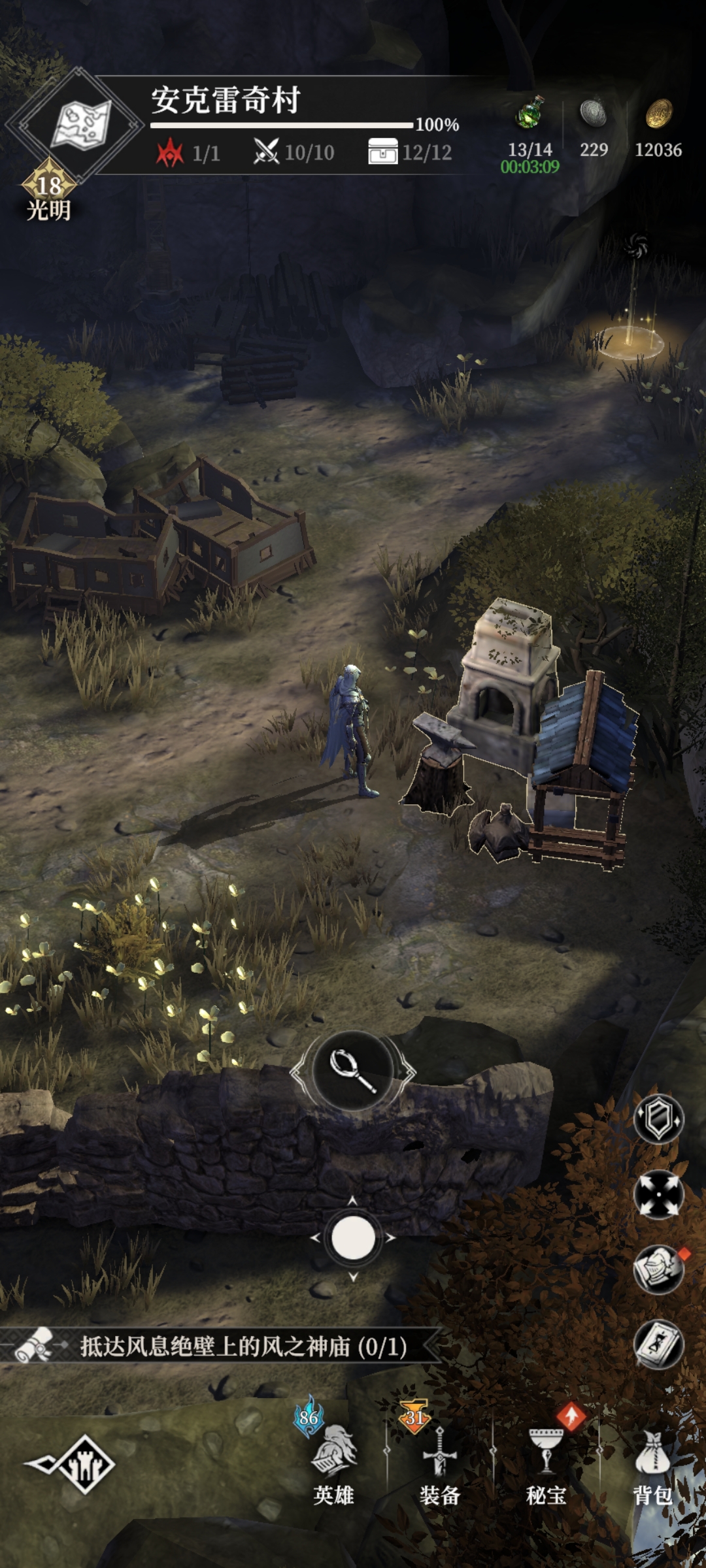Tap the gold coin currency icon
Viewport: 706px width, 1568px height.
click(658, 114)
